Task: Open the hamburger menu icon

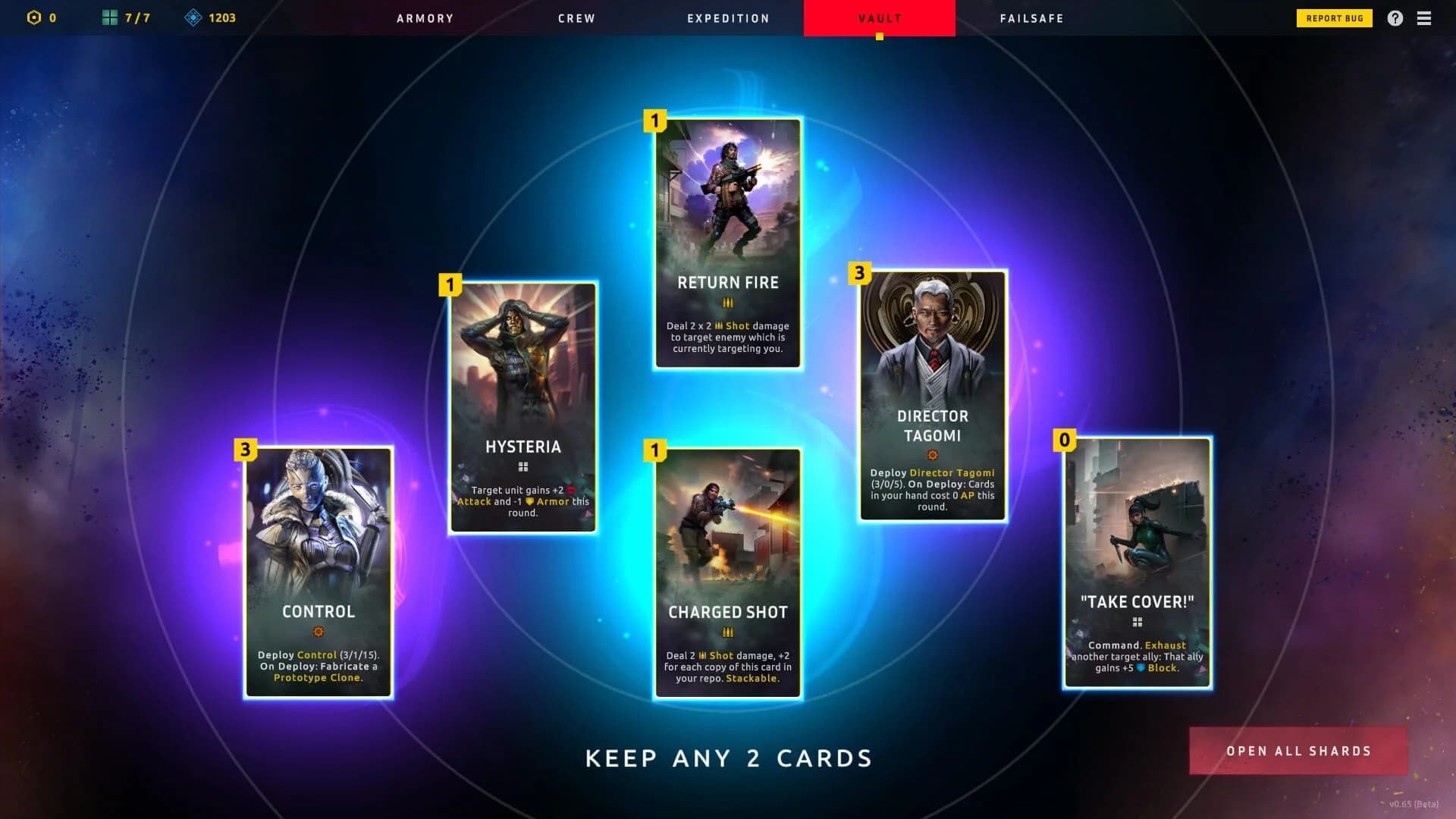Action: click(1425, 18)
